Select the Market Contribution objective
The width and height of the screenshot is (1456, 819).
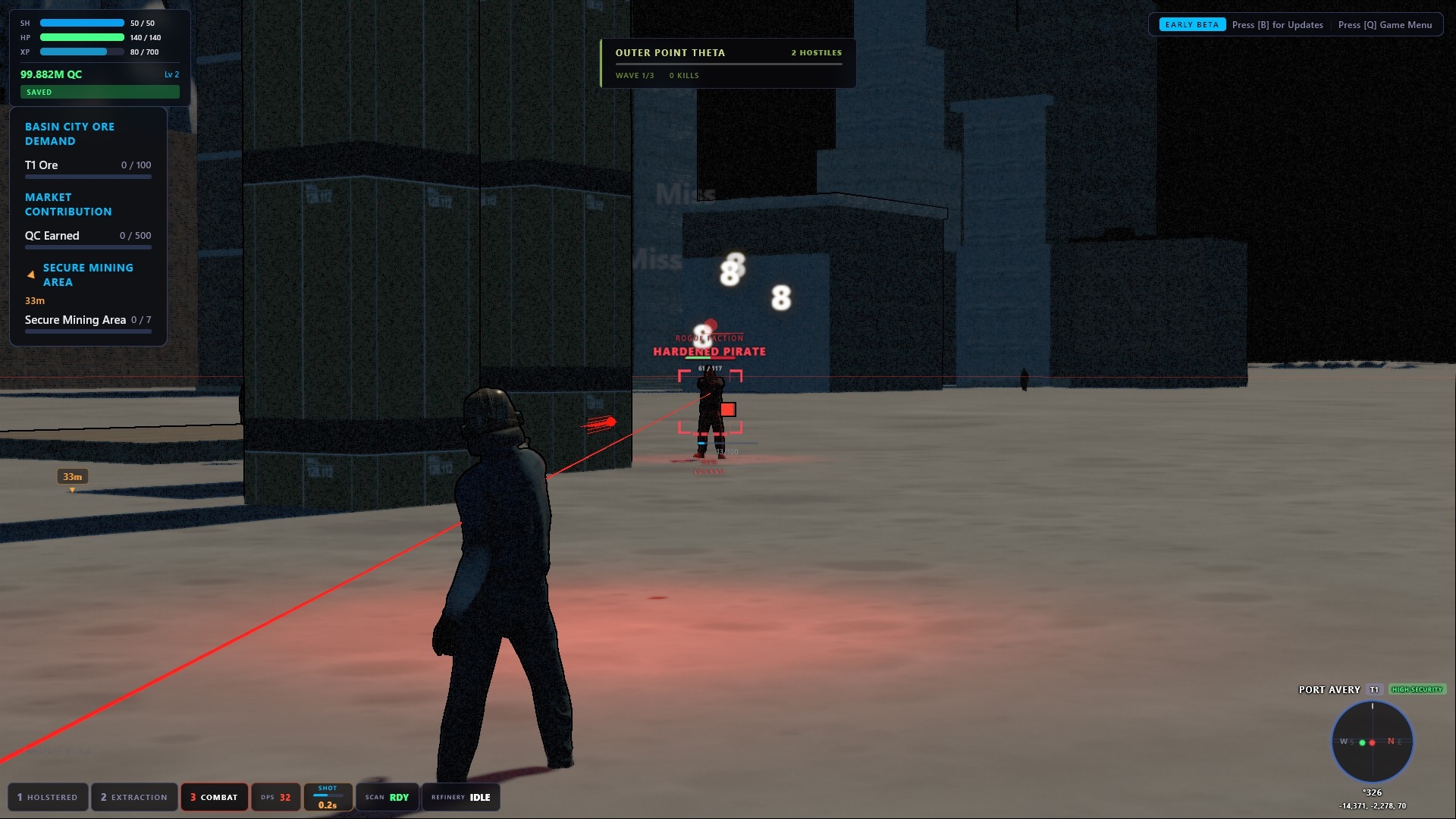[68, 204]
